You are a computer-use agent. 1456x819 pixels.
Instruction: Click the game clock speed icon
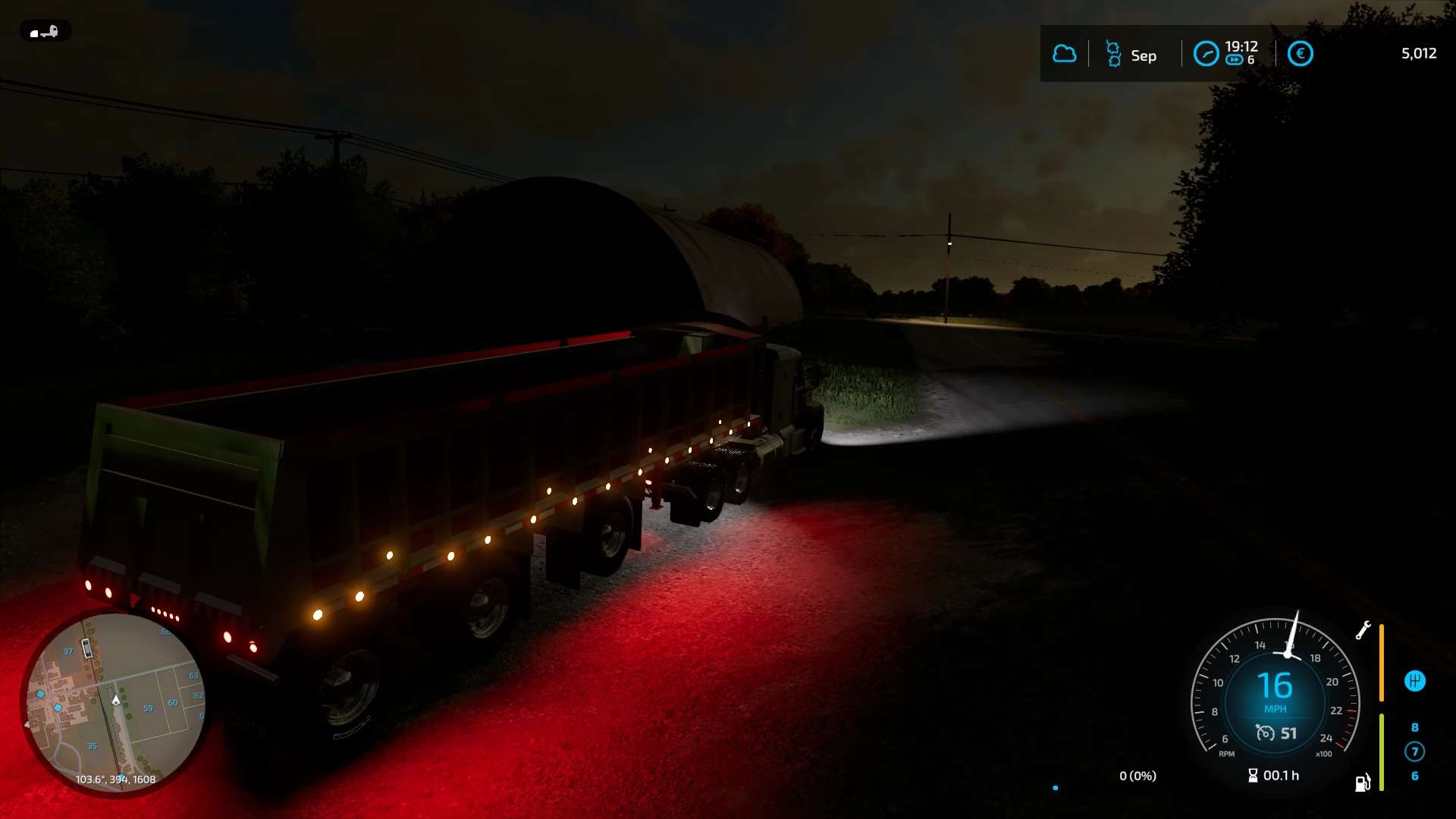pyautogui.click(x=1206, y=54)
